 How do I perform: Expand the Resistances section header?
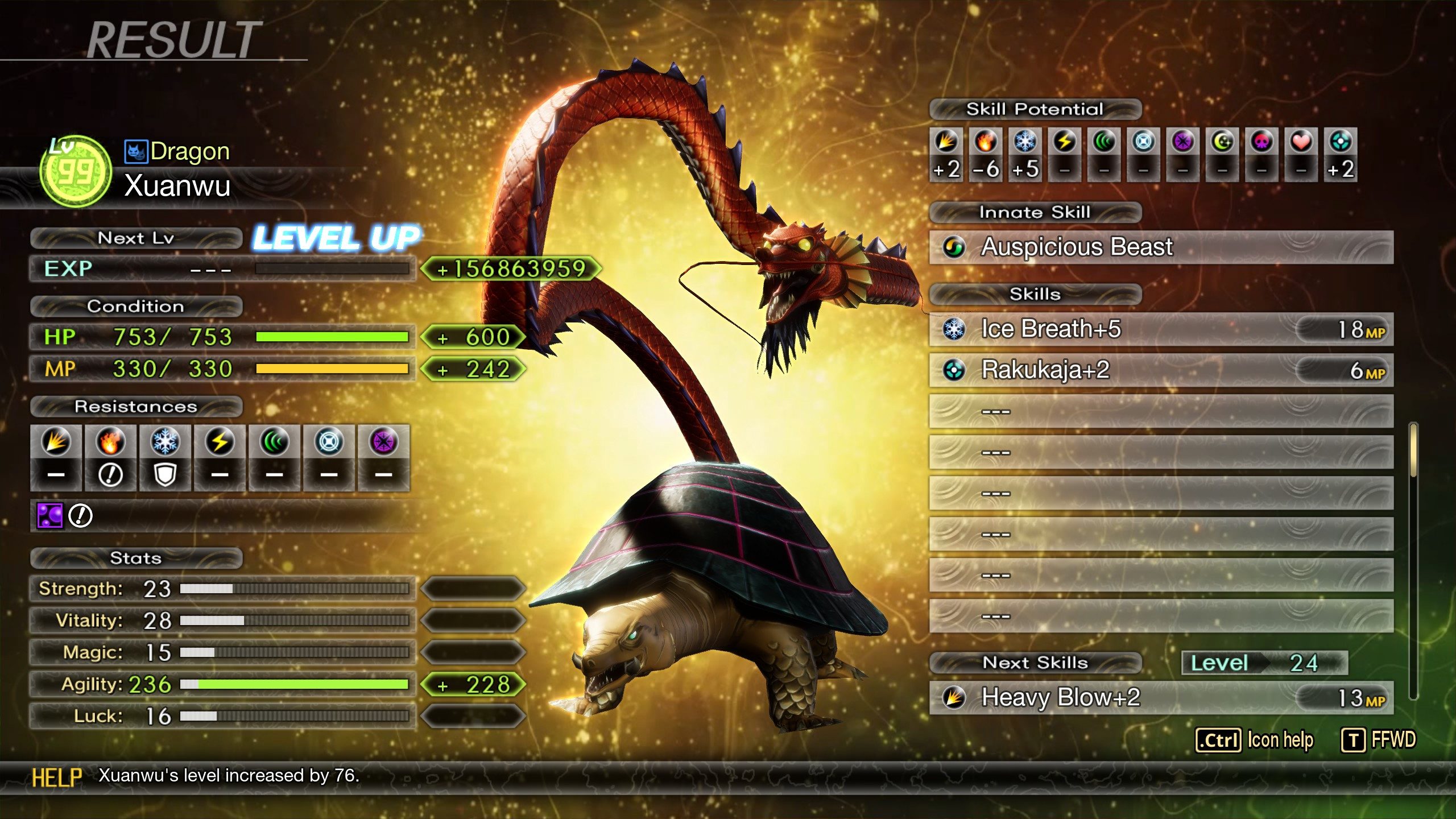(136, 407)
